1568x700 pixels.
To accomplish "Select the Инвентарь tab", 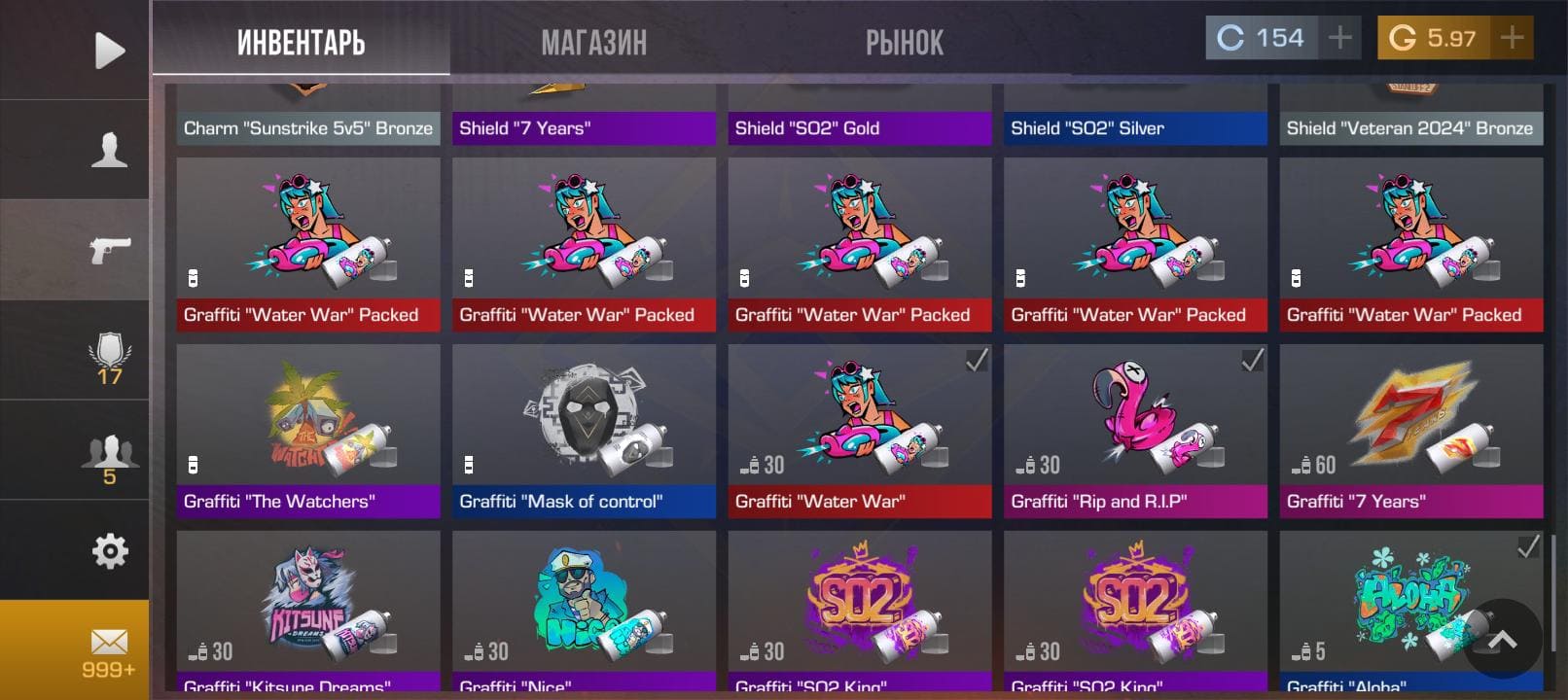I will coord(301,43).
